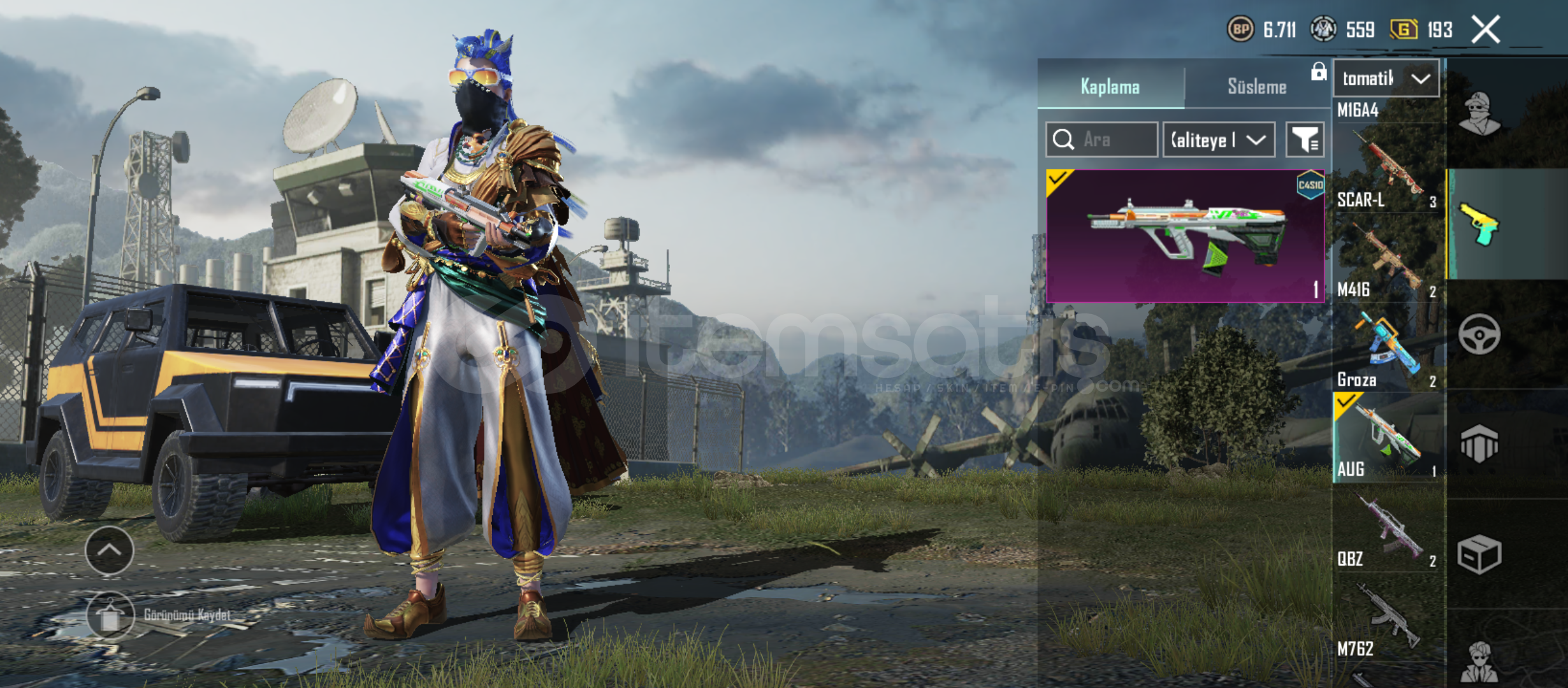
Task: Select the AUG skin card
Action: coord(1185,236)
